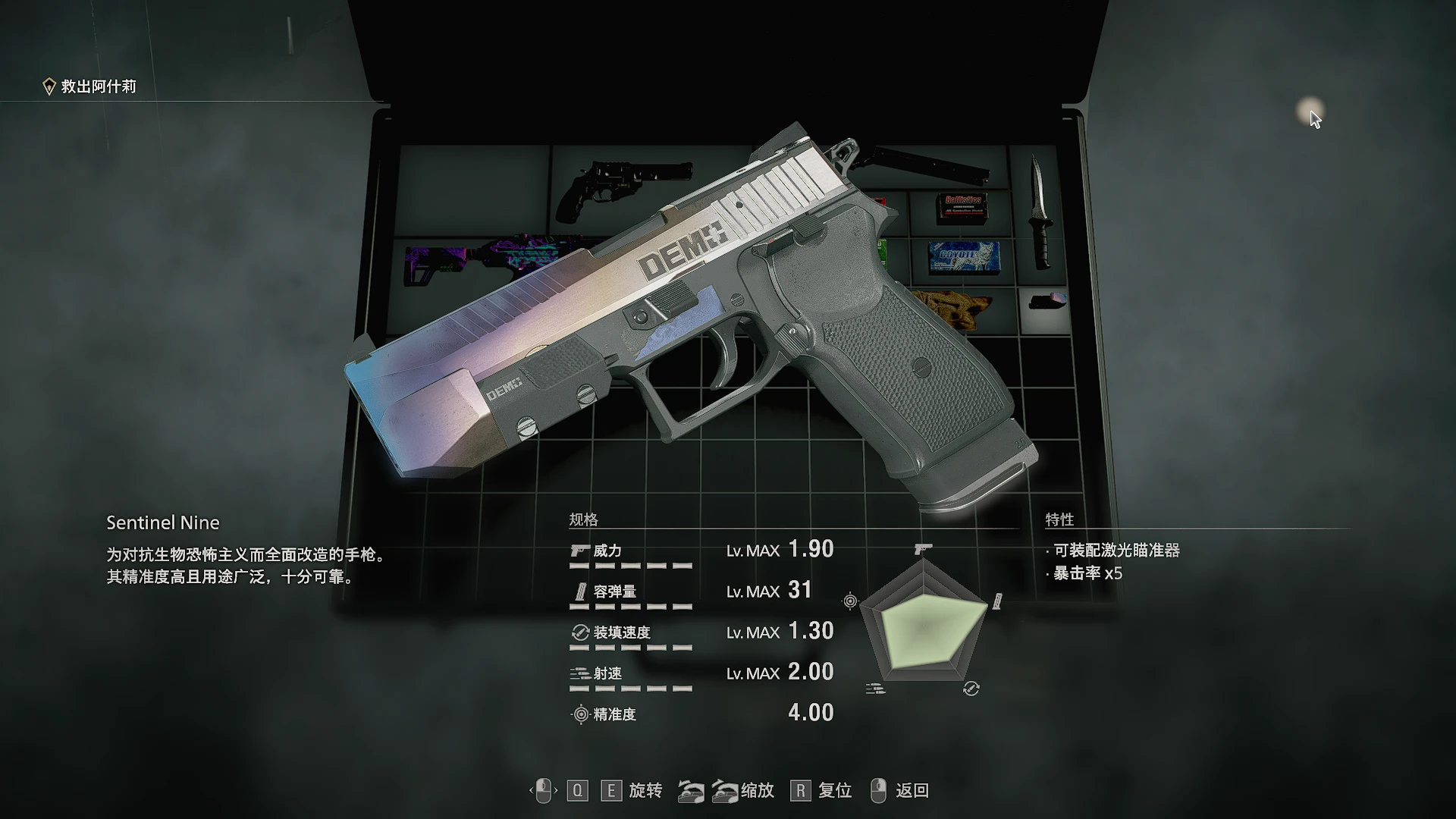Screen dimensions: 1456x819
Task: Click the 射速 fire rate icon
Action: point(579,673)
